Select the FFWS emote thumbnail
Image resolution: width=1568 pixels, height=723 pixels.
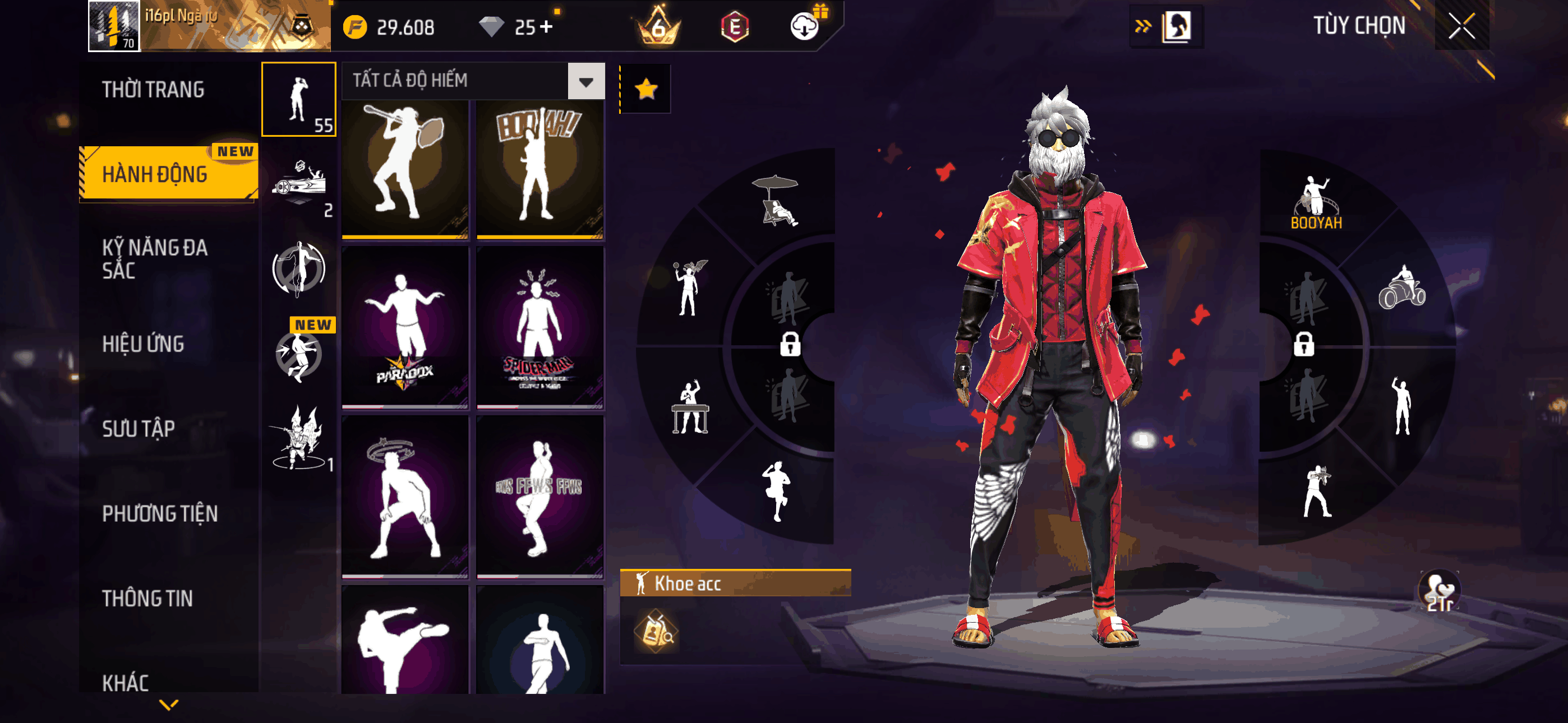(x=539, y=496)
